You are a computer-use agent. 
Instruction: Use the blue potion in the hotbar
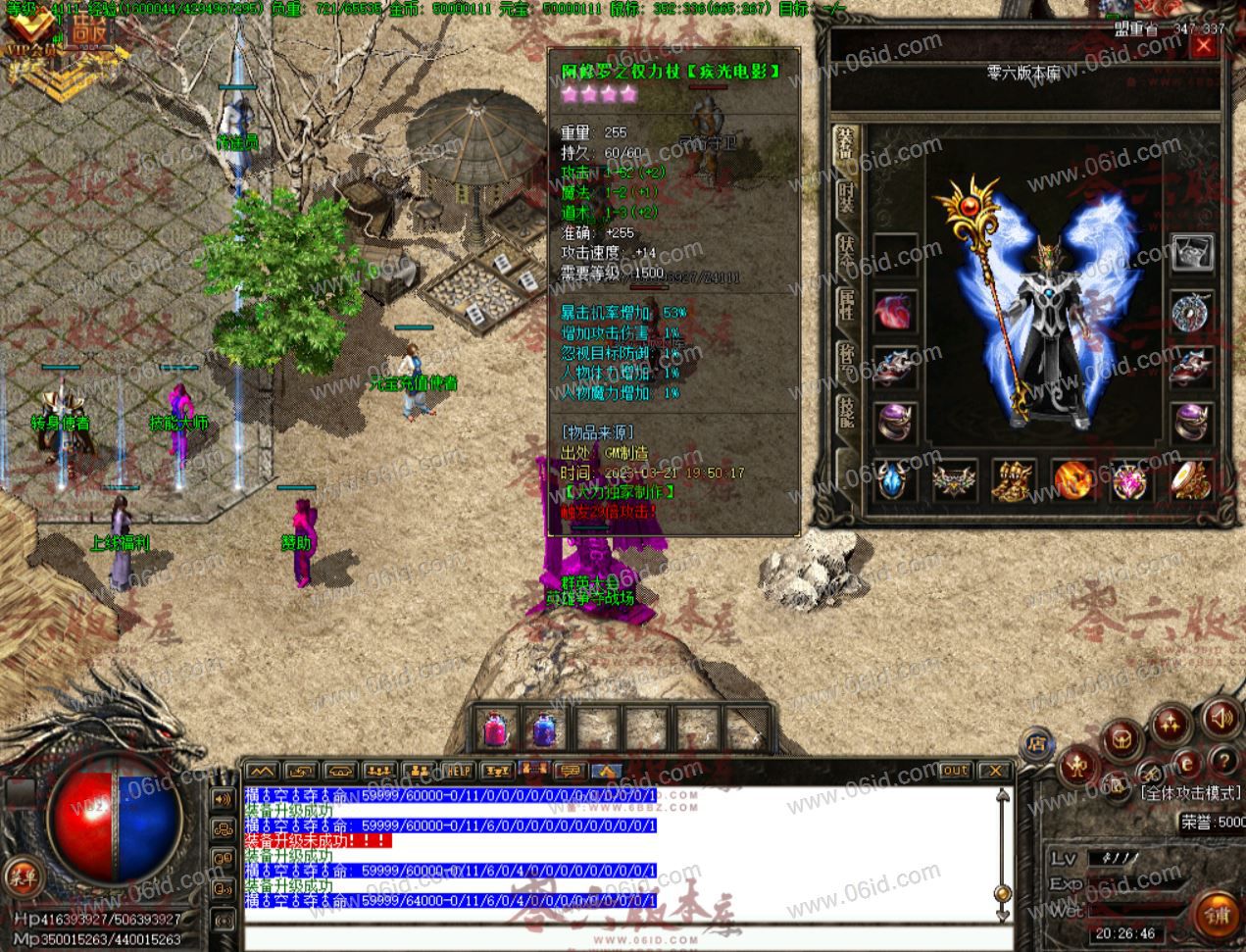tap(544, 728)
